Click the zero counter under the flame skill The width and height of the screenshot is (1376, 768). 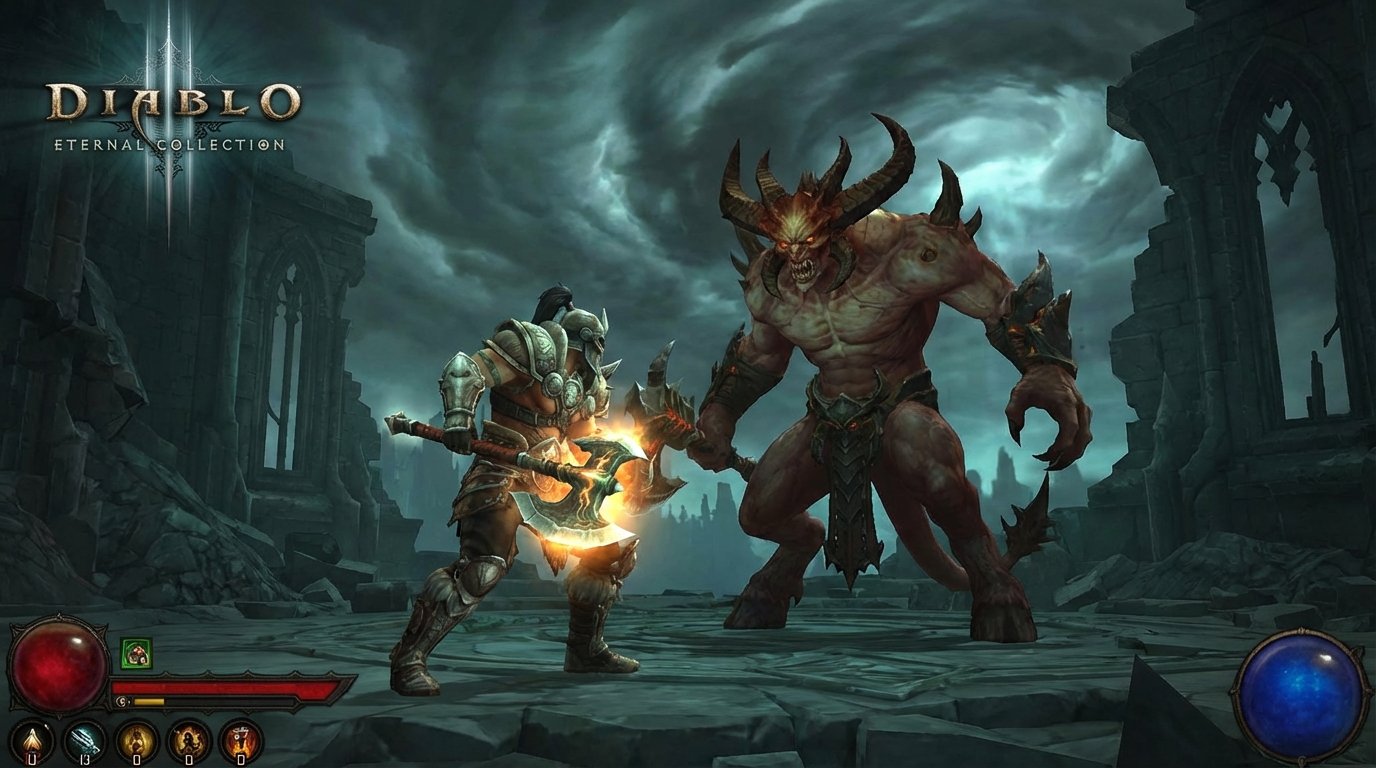[x=31, y=760]
